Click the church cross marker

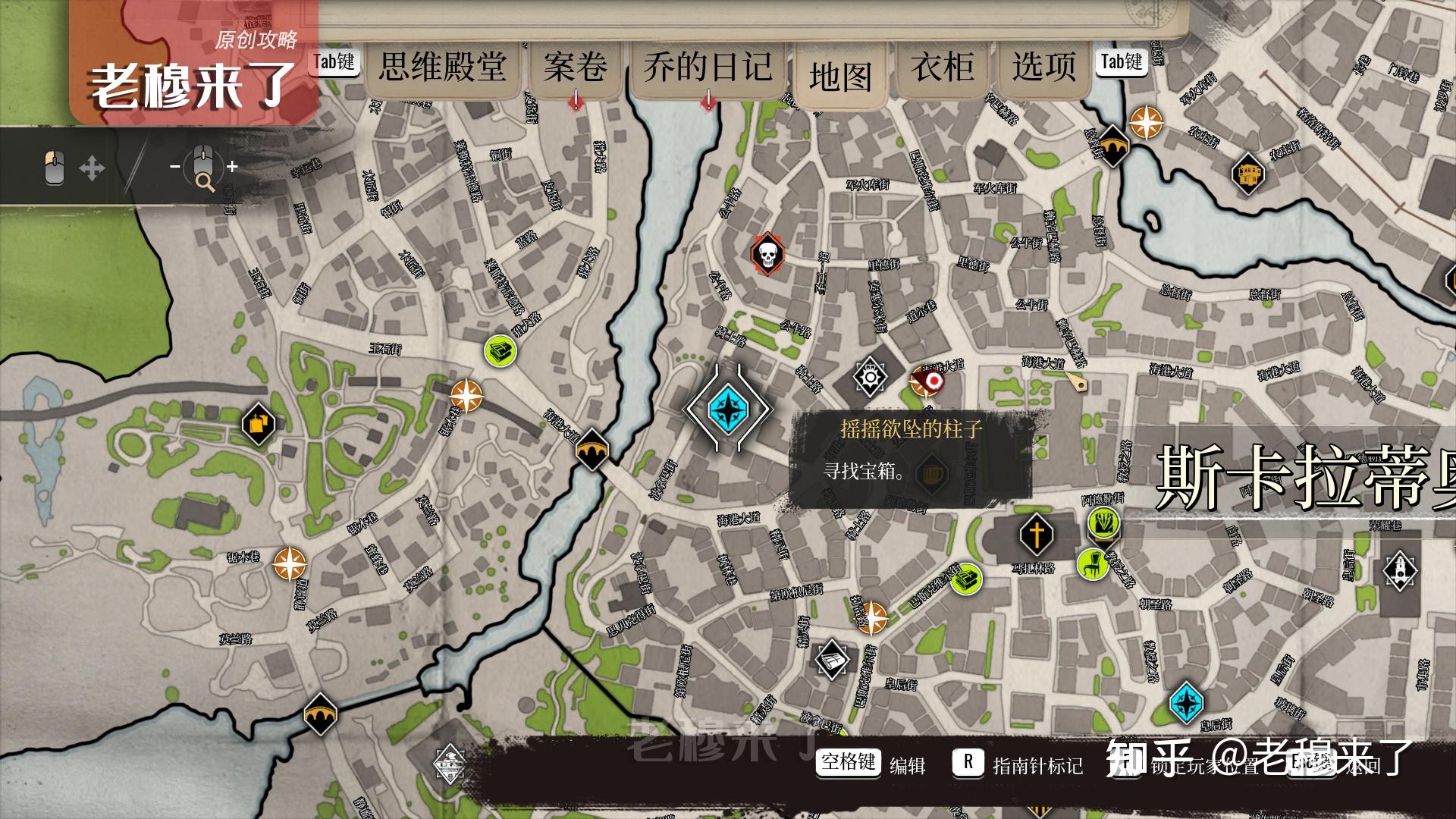click(x=1036, y=534)
